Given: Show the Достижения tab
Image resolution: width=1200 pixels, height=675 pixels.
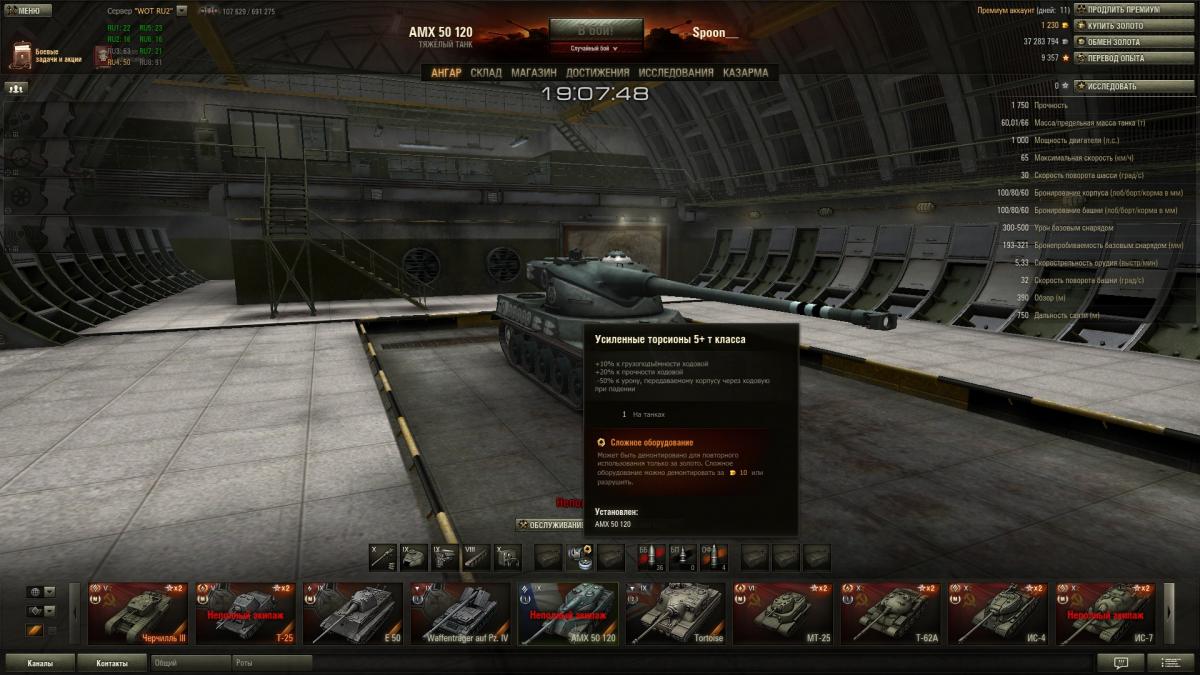Looking at the screenshot, I should point(597,73).
